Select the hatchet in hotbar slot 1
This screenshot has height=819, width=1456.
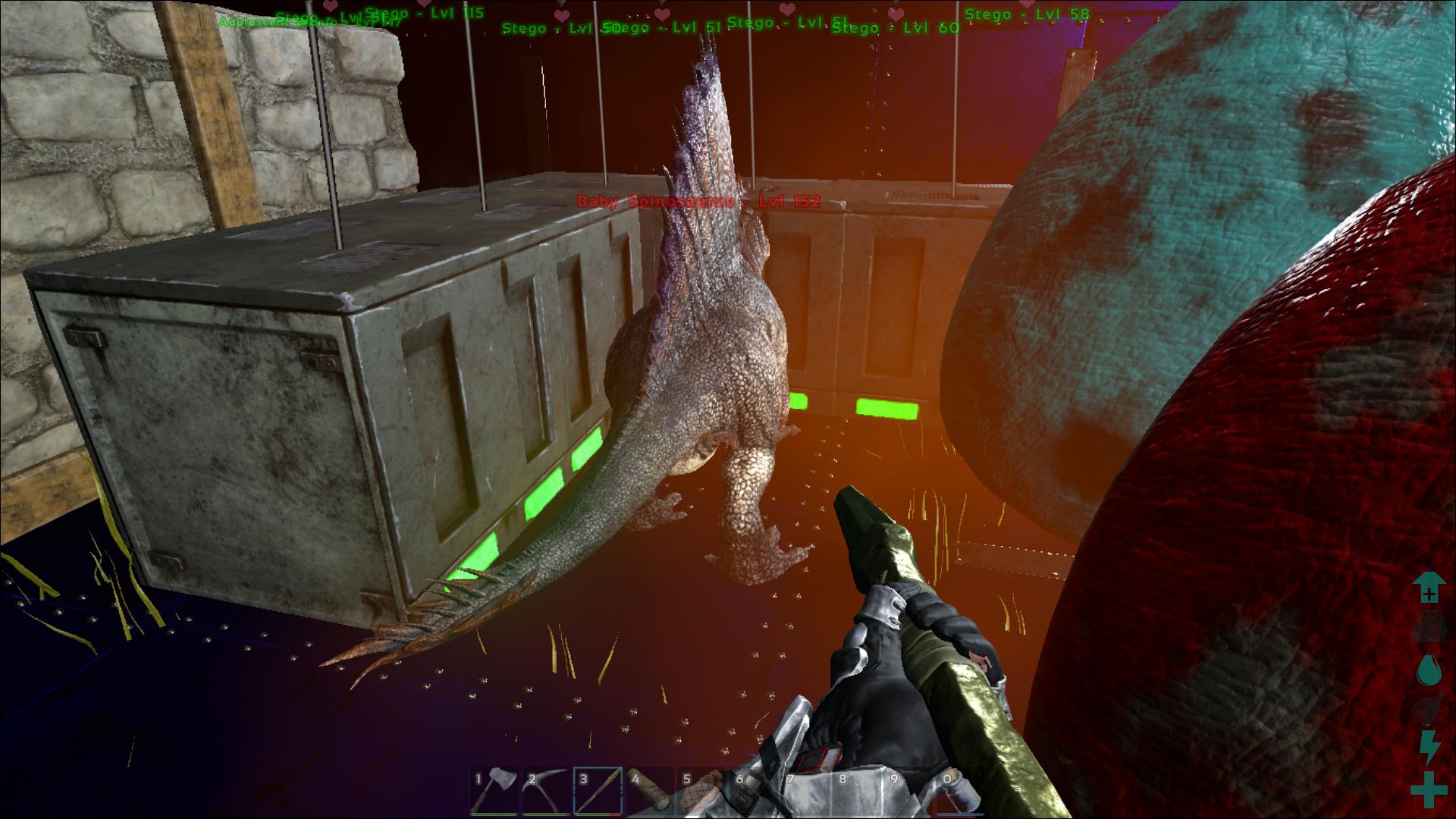coord(494,790)
